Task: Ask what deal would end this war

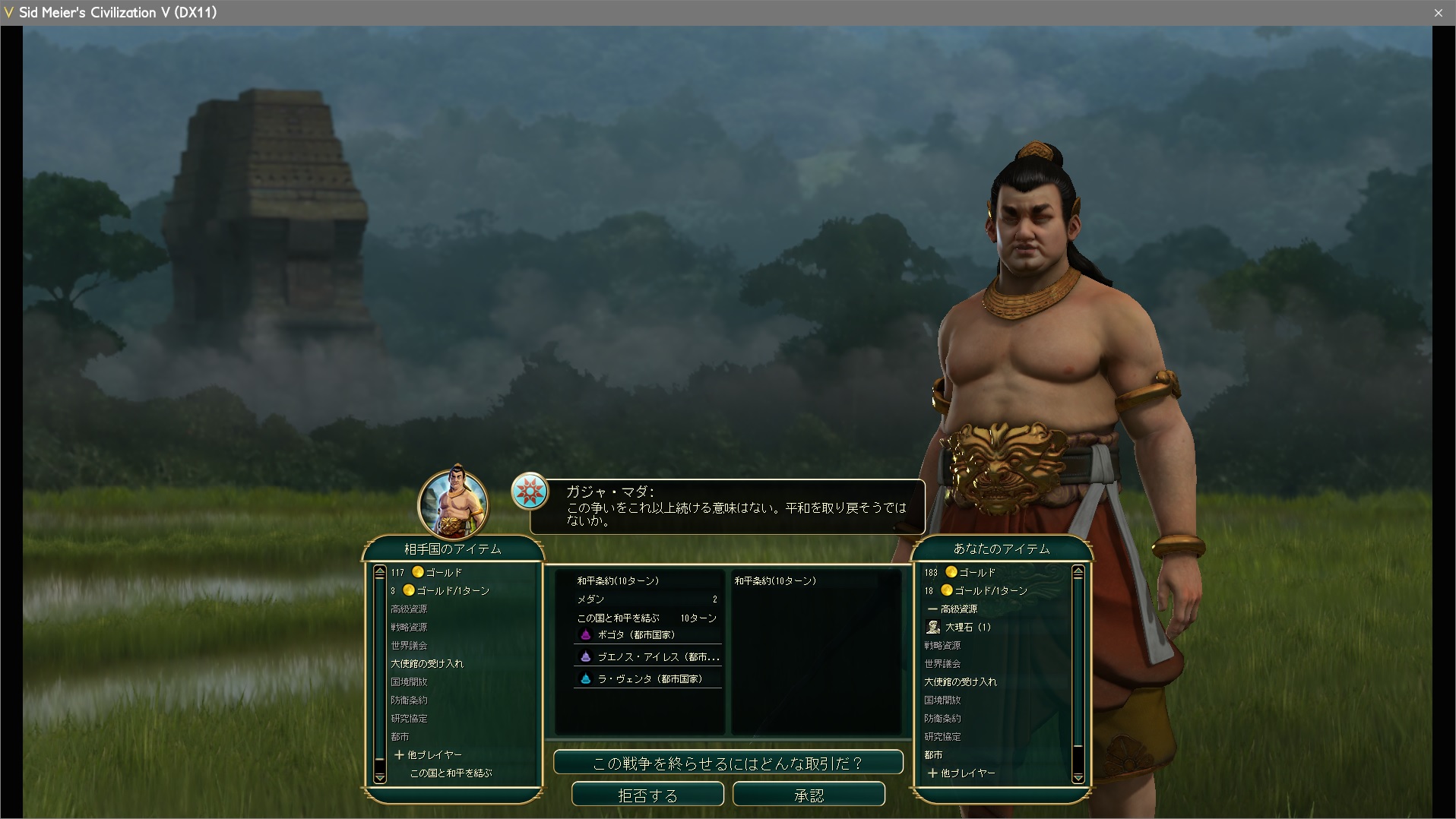Action: click(727, 763)
